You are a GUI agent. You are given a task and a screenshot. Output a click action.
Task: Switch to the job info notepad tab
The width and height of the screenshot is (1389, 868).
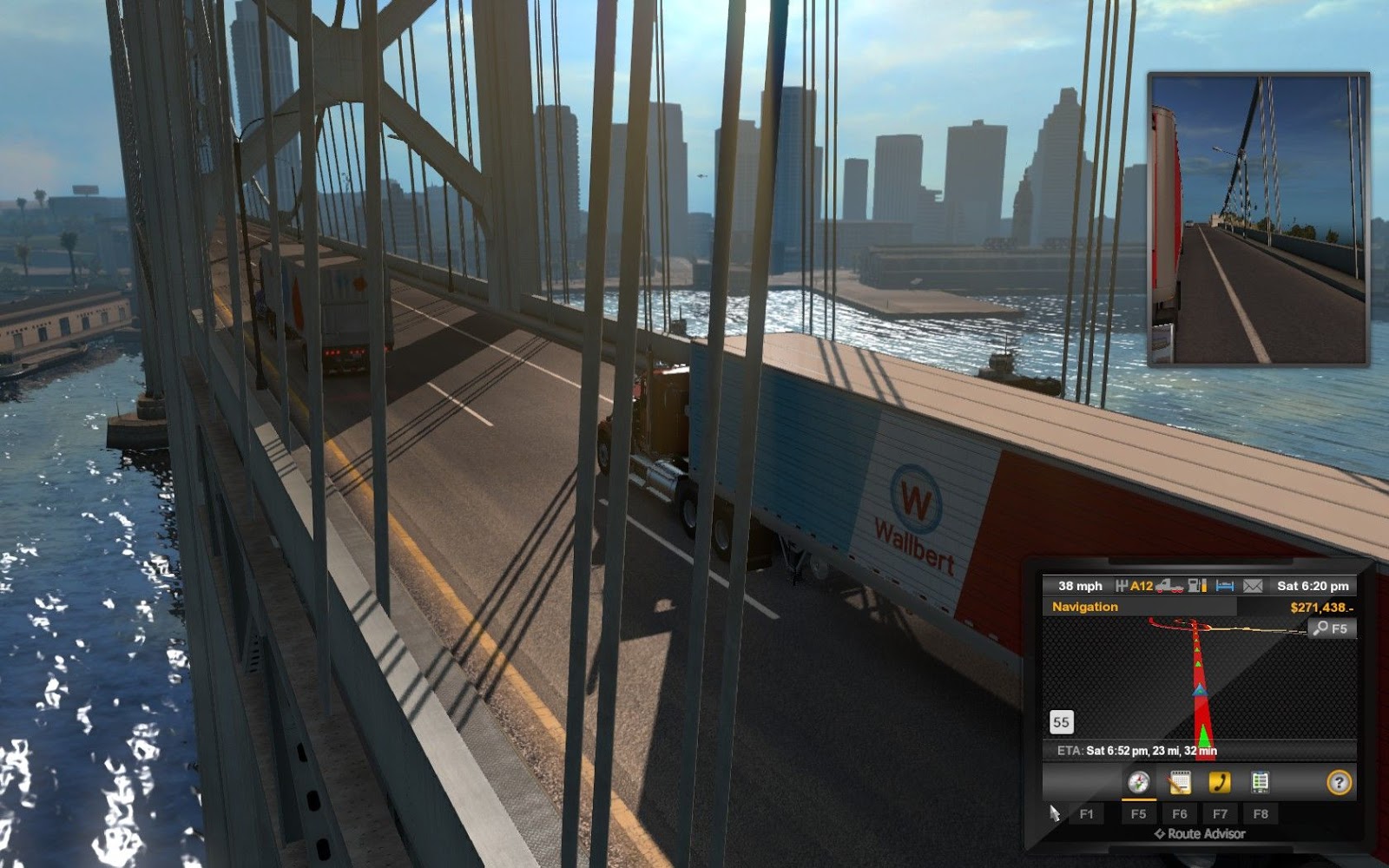click(x=1179, y=782)
